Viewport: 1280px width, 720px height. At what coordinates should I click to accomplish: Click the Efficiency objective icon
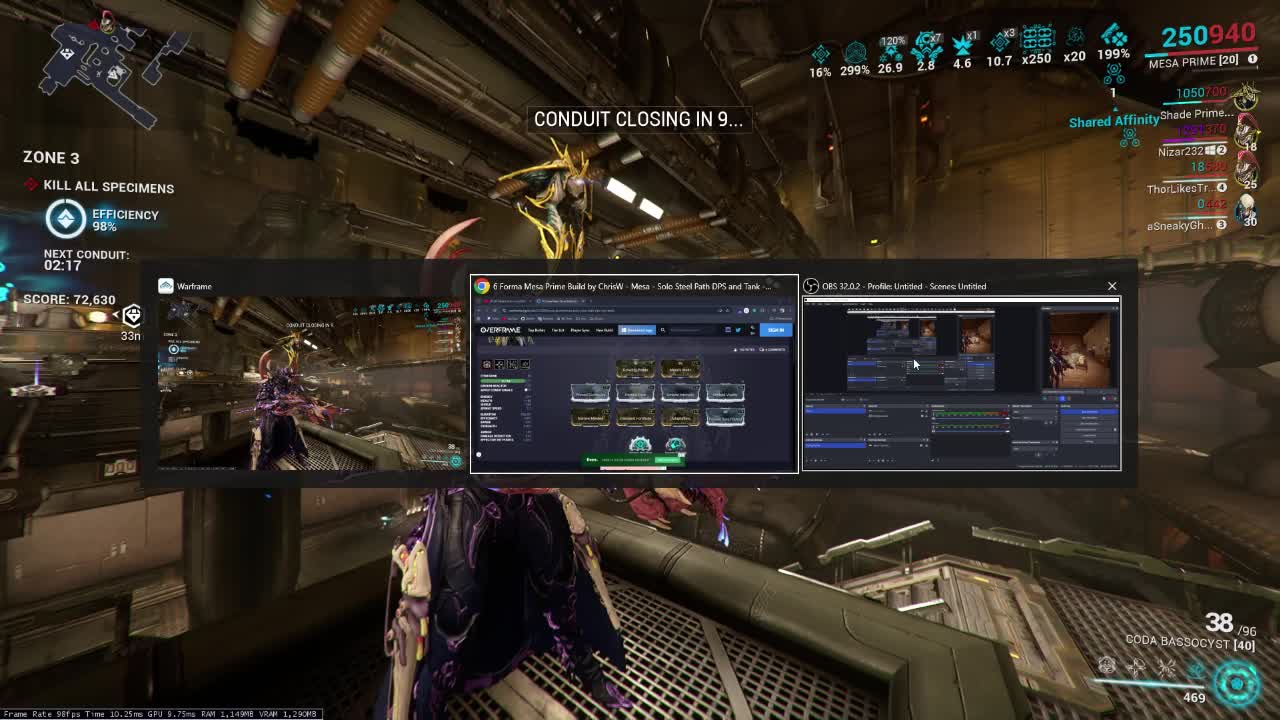pos(66,219)
